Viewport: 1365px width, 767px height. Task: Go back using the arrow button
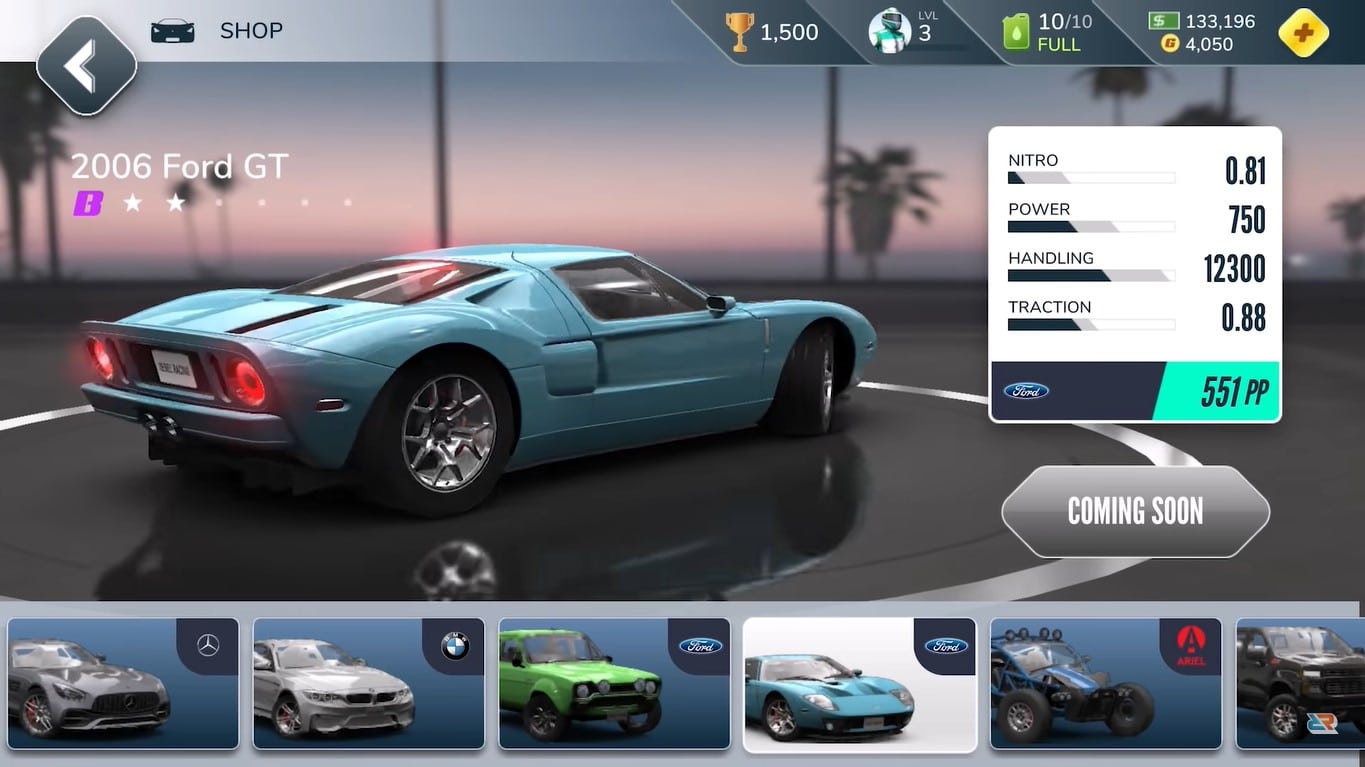click(x=86, y=66)
